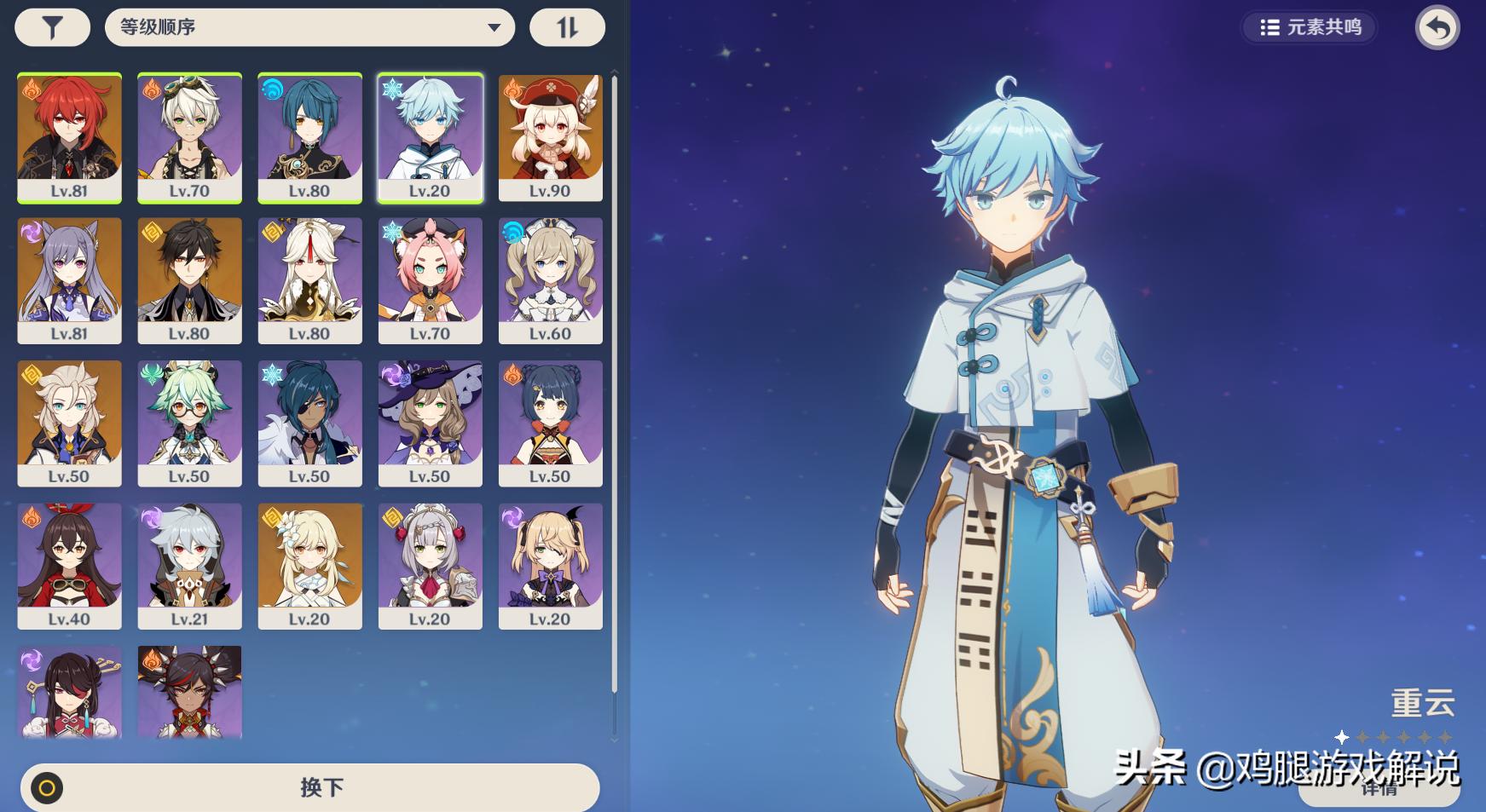1486x812 pixels.
Task: Open the character filter funnel button
Action: [x=52, y=28]
